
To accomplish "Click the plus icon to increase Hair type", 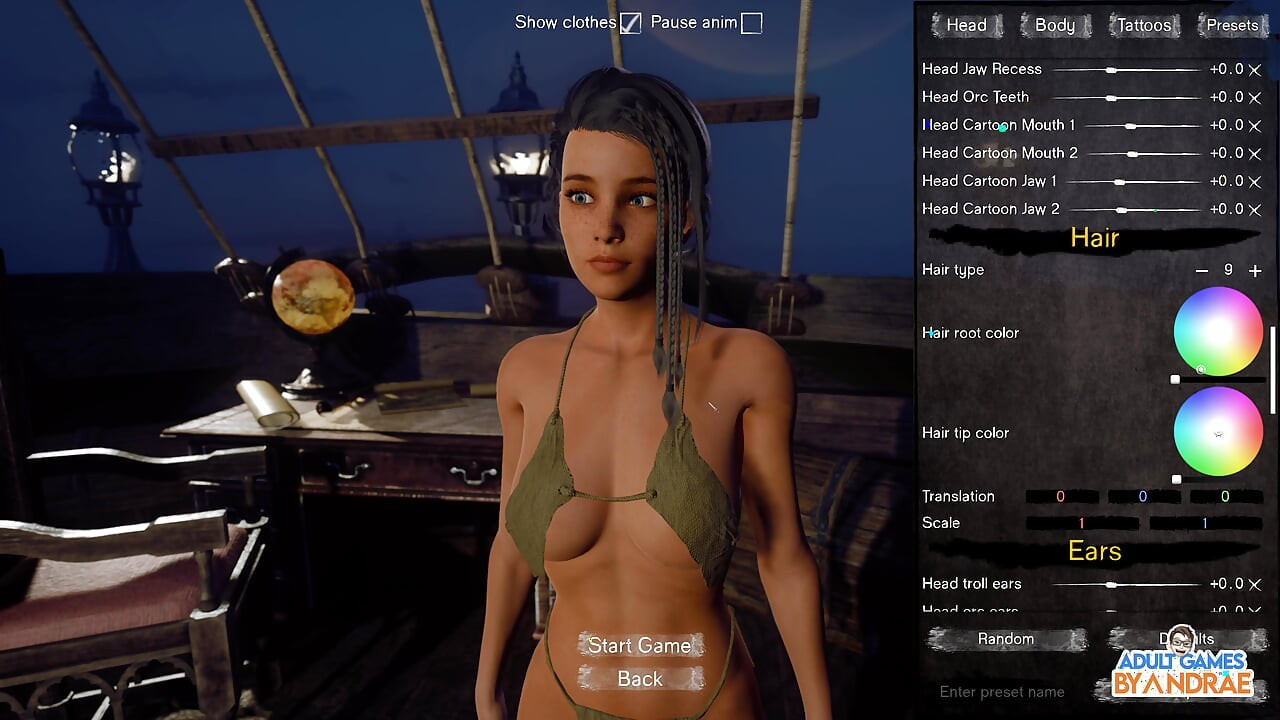I will pos(1255,270).
